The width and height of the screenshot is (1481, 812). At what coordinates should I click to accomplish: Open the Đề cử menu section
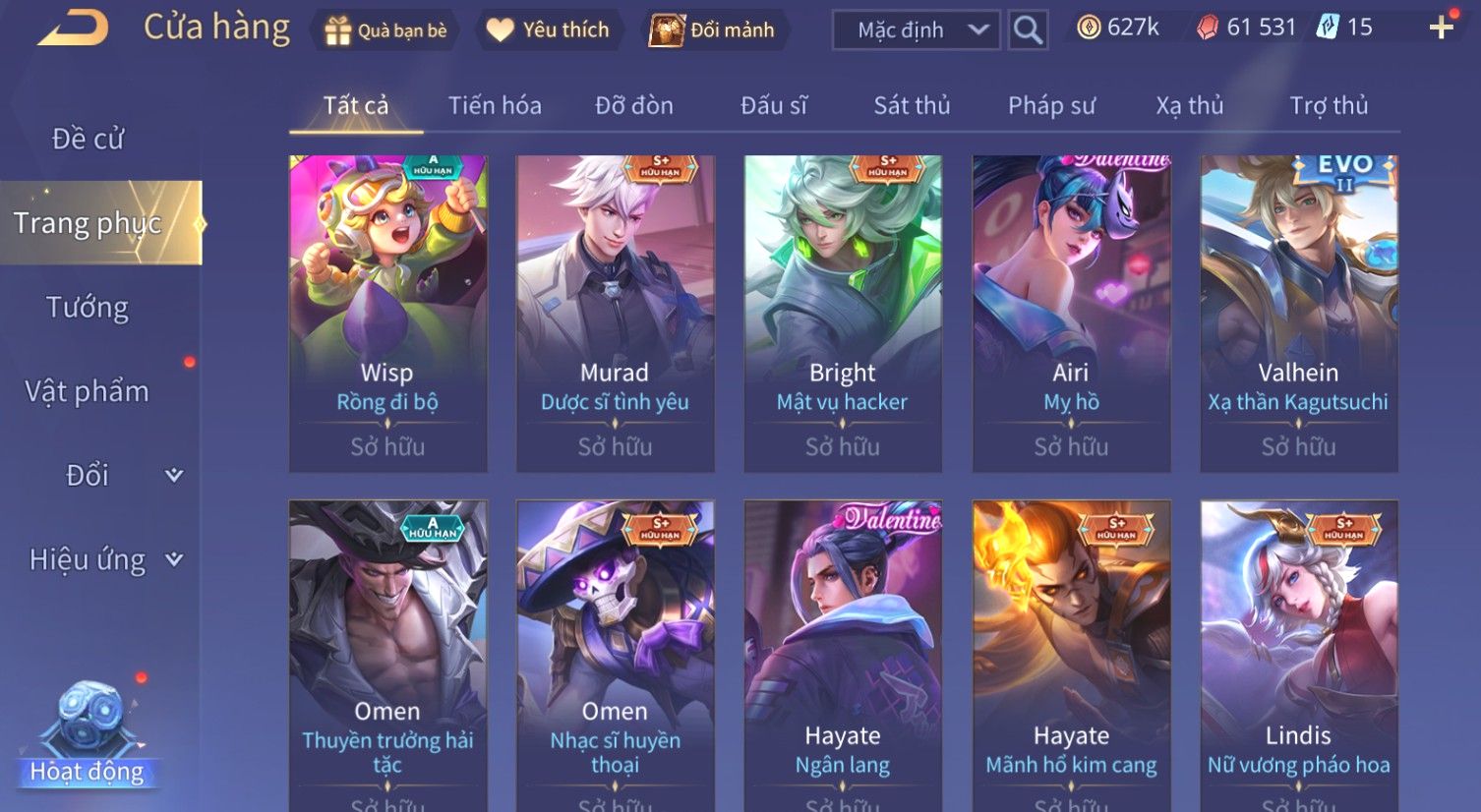(89, 140)
